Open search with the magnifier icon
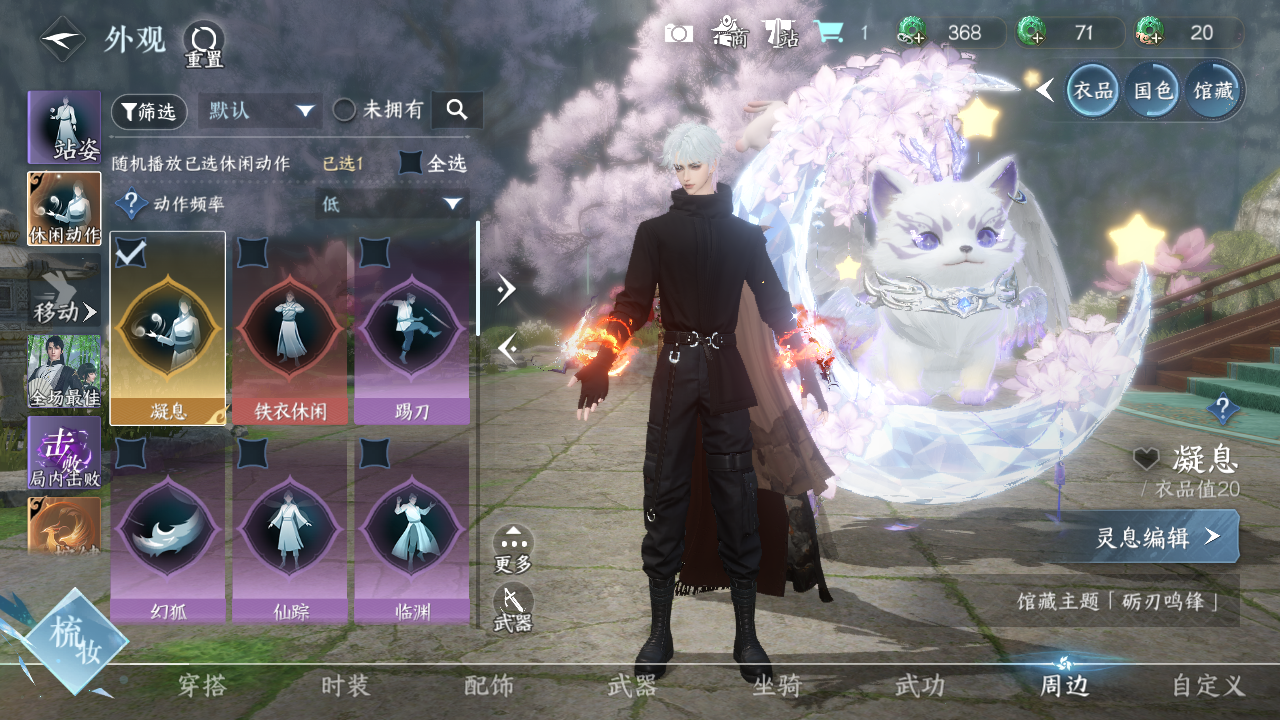Image resolution: width=1280 pixels, height=720 pixels. [457, 110]
